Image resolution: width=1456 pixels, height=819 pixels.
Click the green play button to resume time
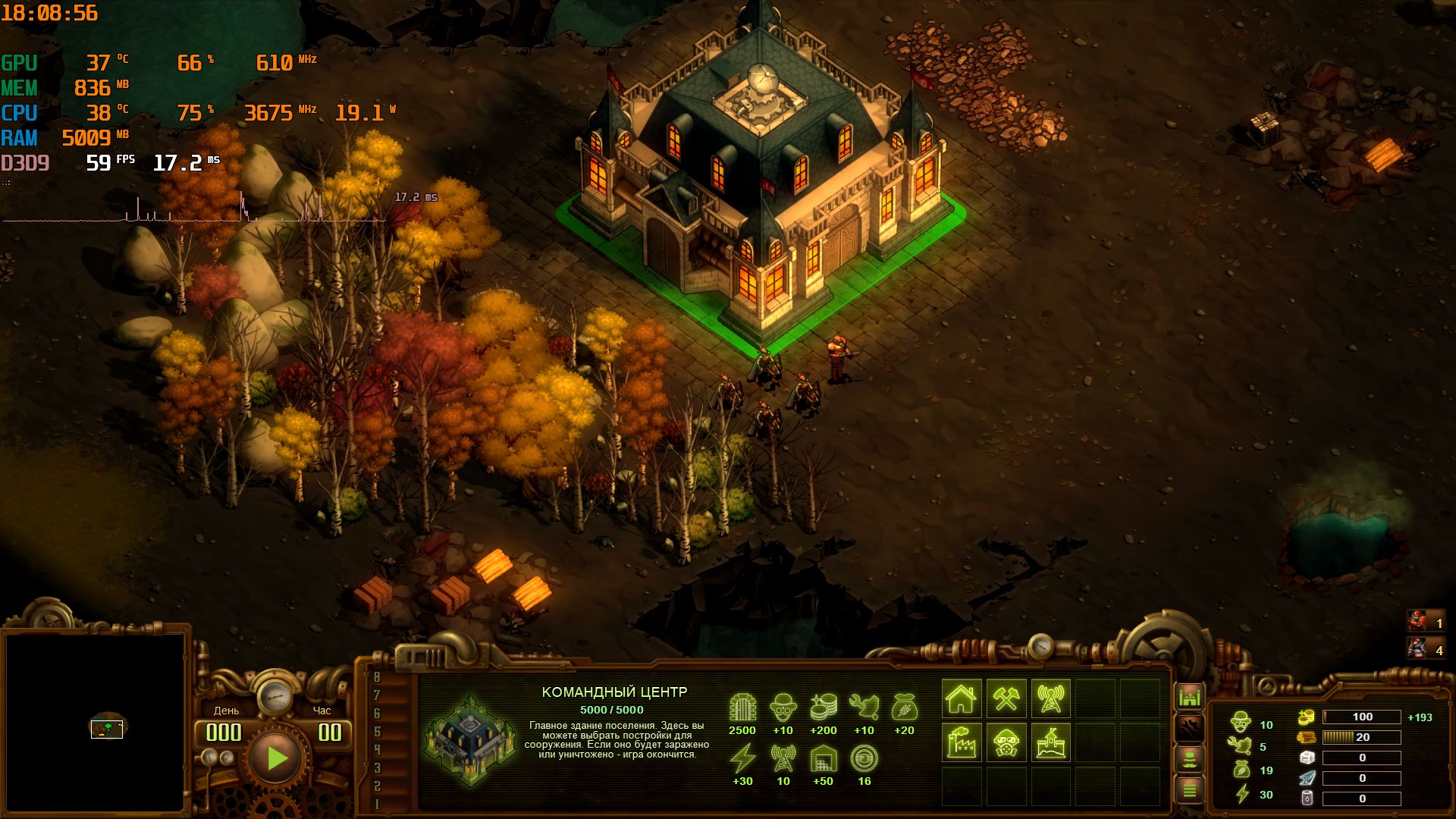click(x=276, y=758)
